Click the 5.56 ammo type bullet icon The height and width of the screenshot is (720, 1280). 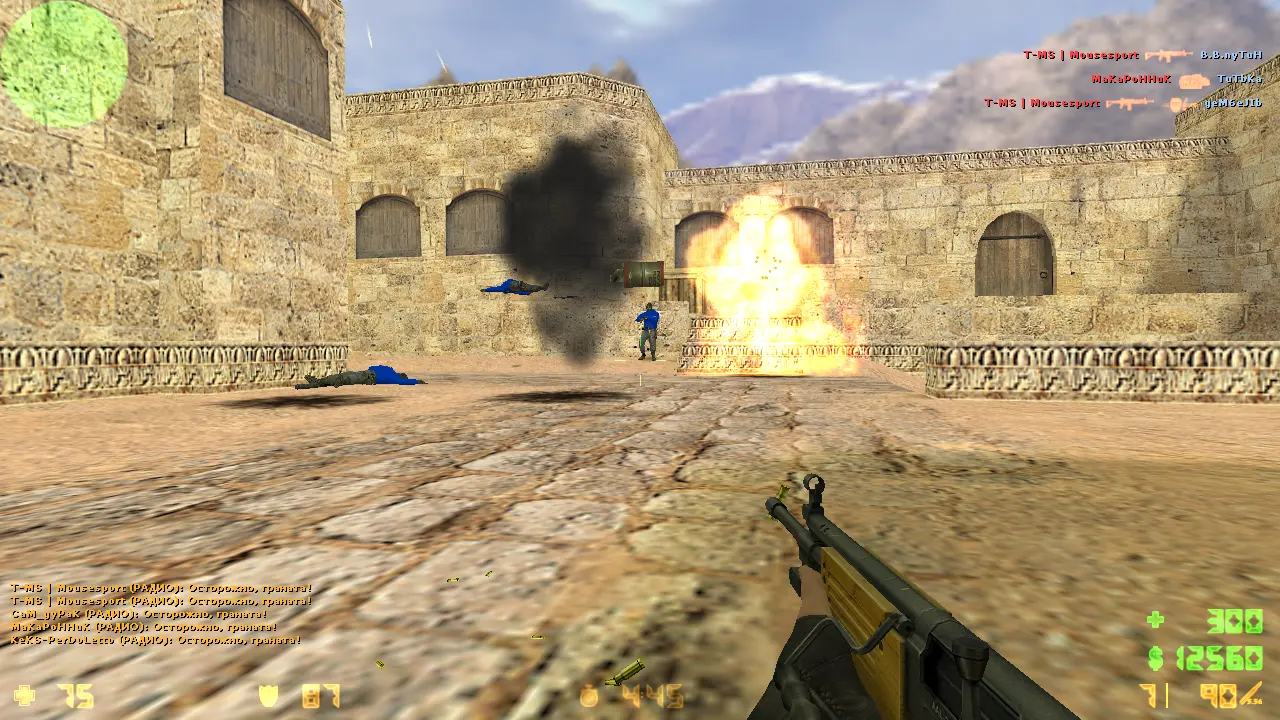coord(1251,692)
